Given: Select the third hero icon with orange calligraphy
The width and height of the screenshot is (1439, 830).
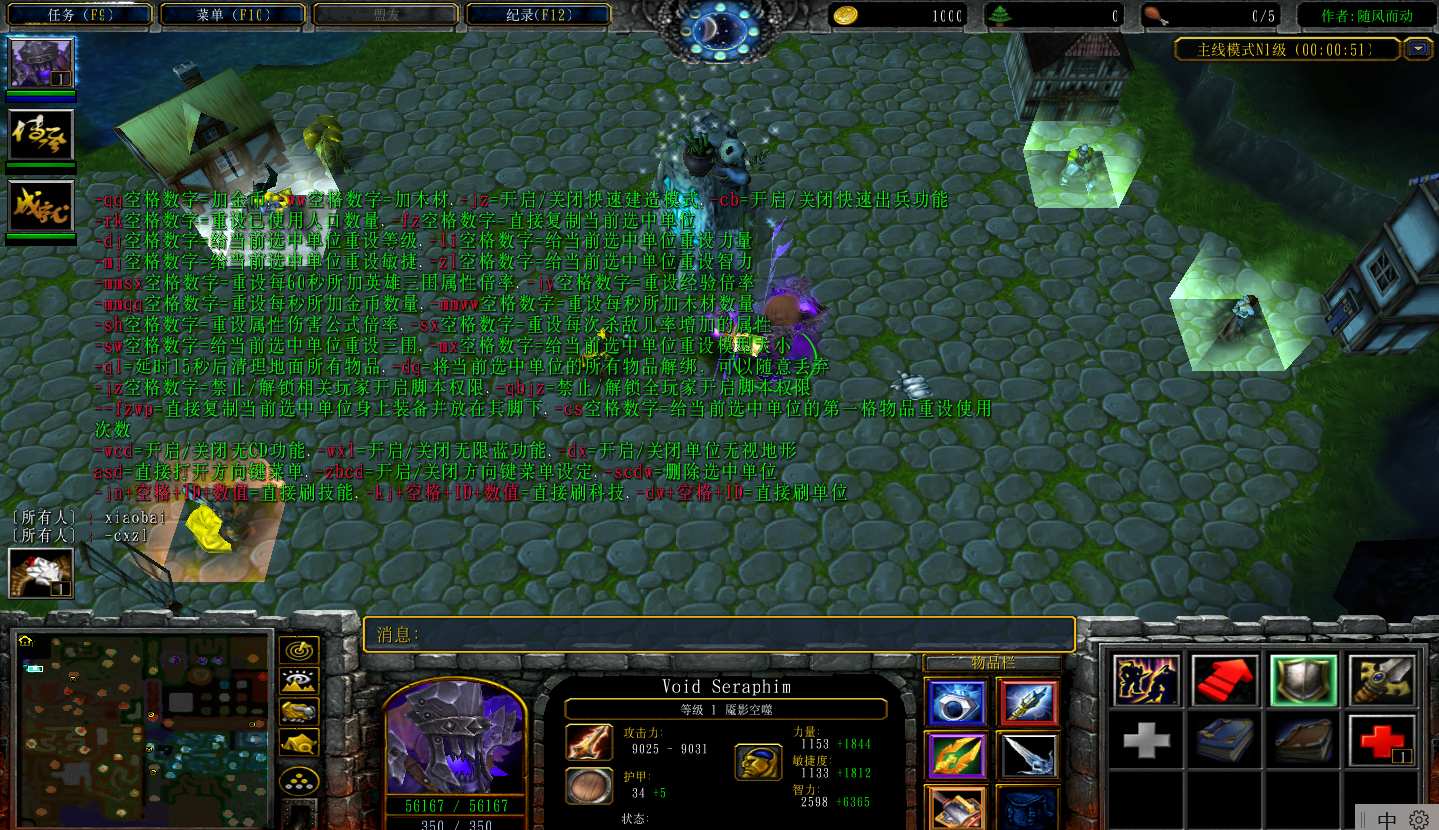Looking at the screenshot, I should 41,206.
